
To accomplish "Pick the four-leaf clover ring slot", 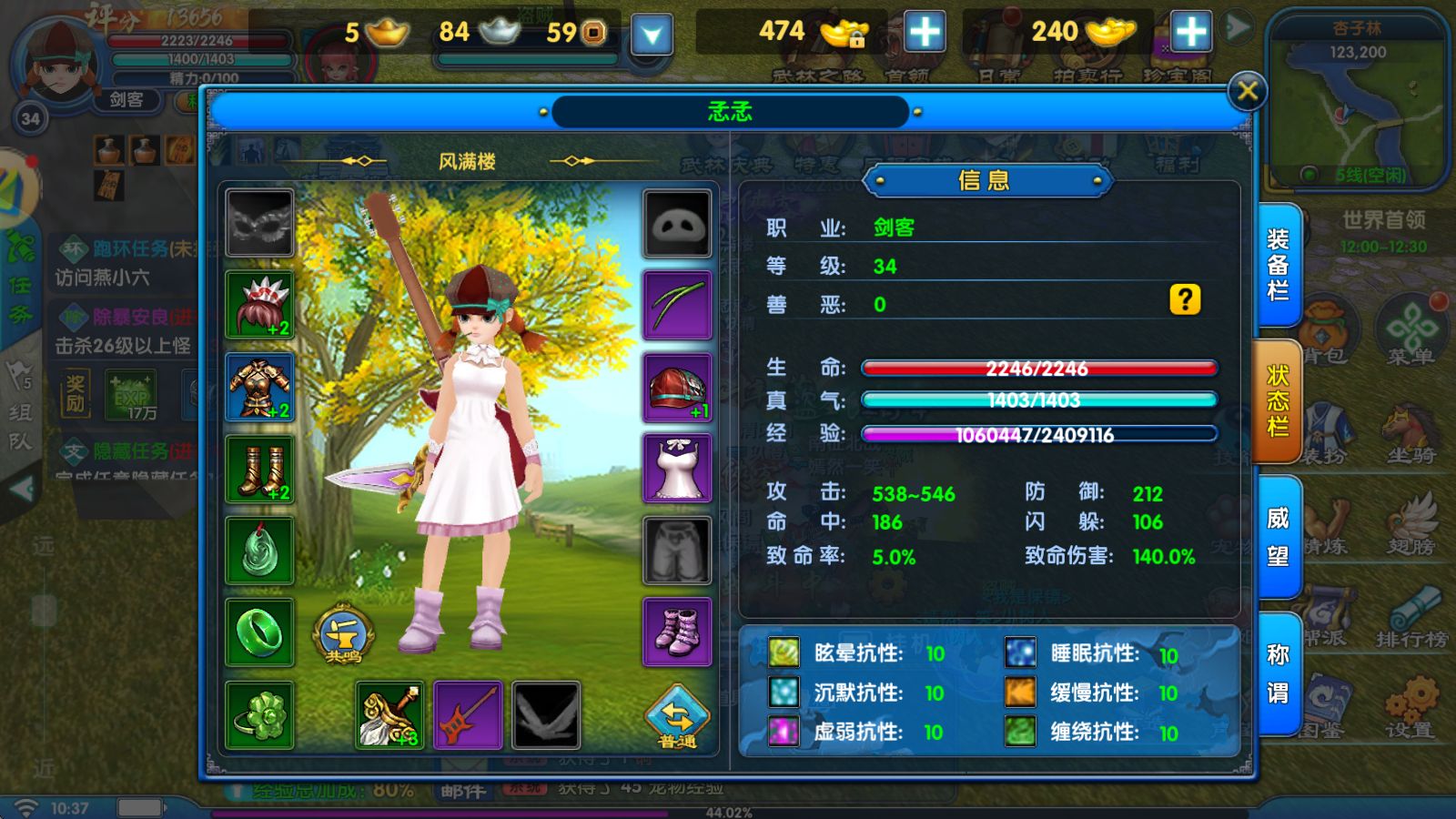I will pos(260,715).
